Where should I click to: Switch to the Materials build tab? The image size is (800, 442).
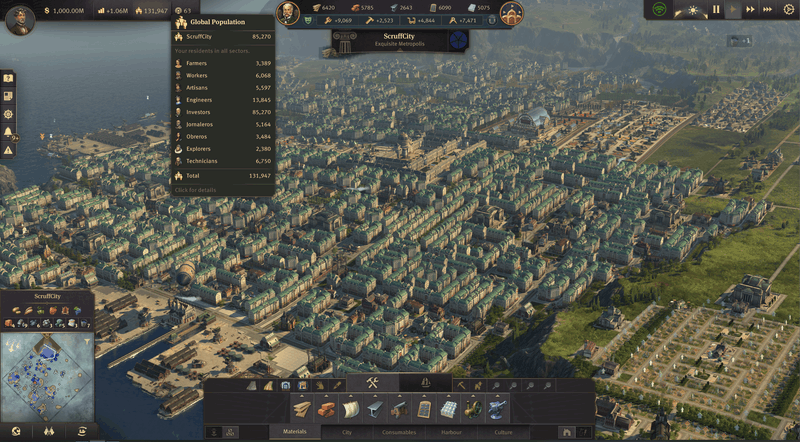(294, 432)
